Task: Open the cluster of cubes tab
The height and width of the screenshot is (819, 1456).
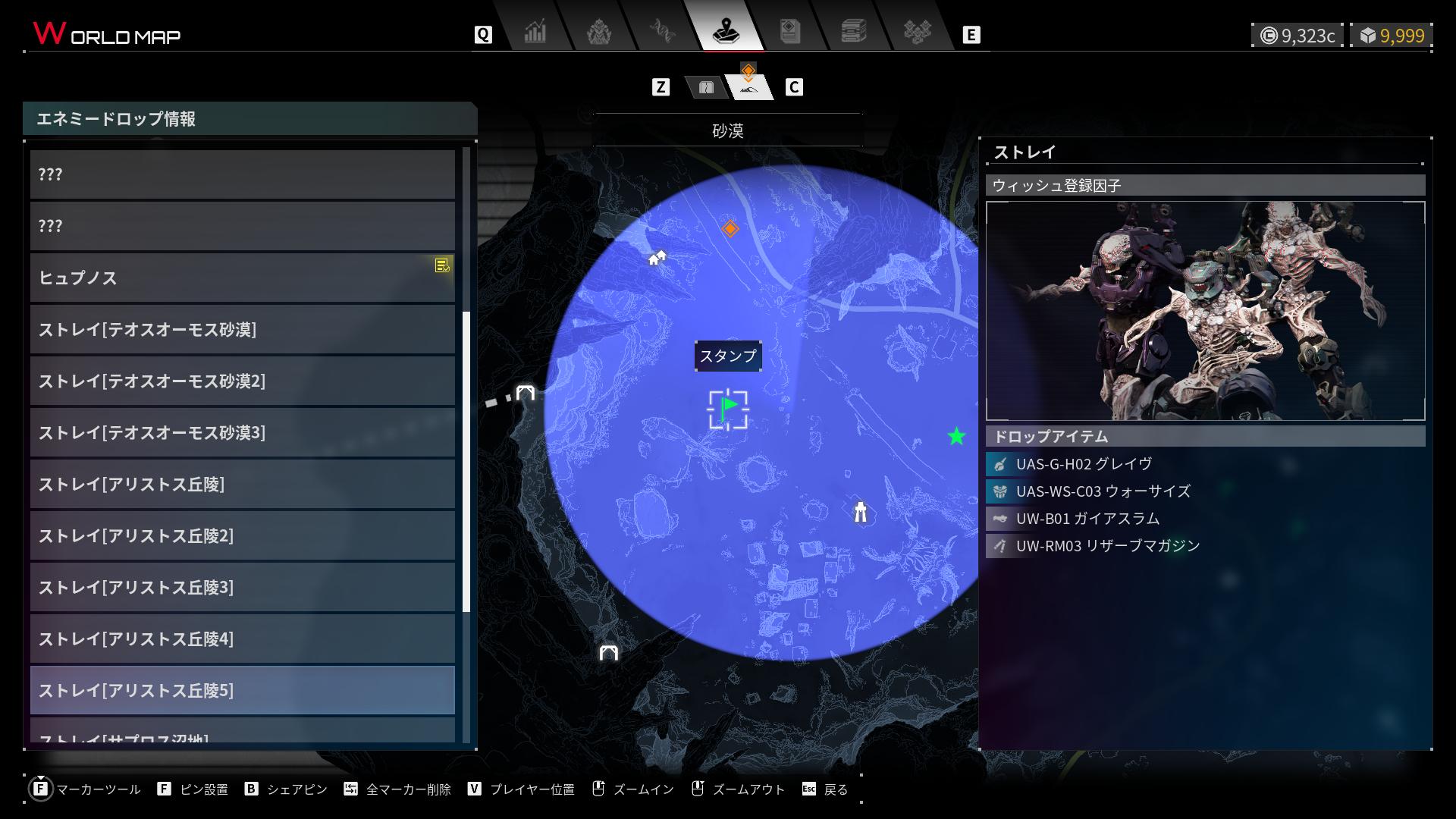Action: pos(918,32)
